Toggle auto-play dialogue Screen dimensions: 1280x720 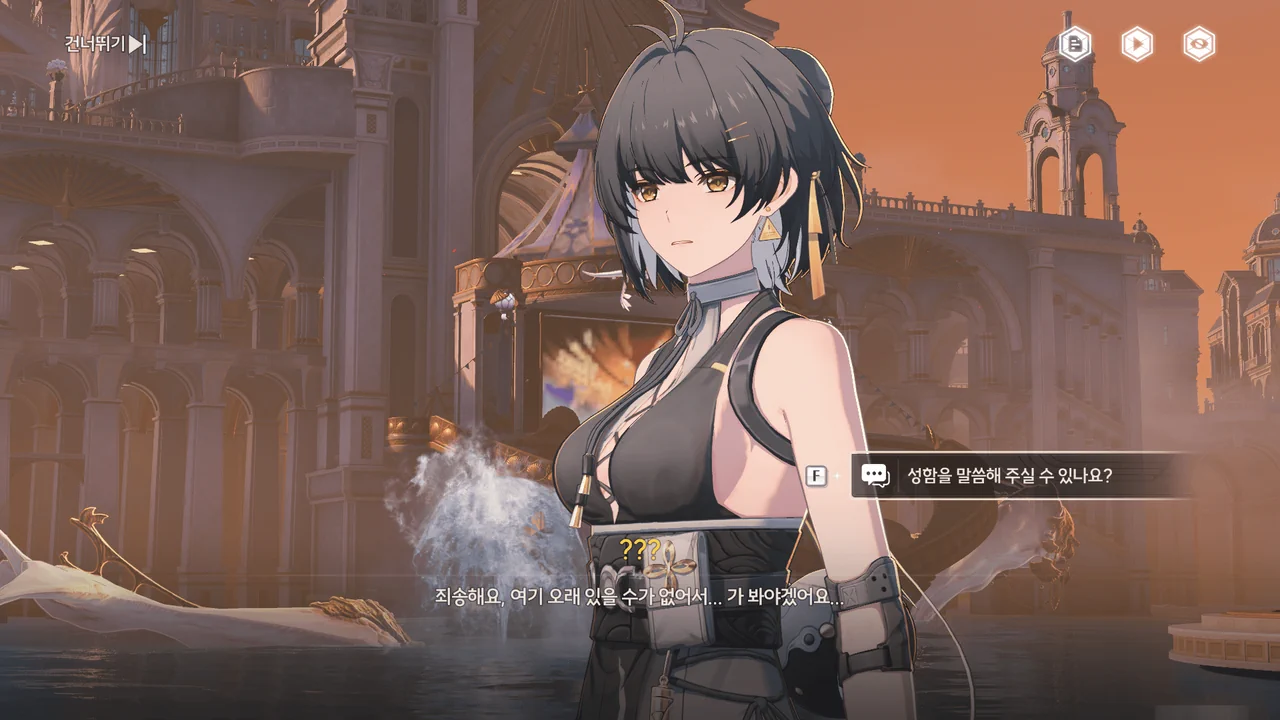click(x=1136, y=44)
